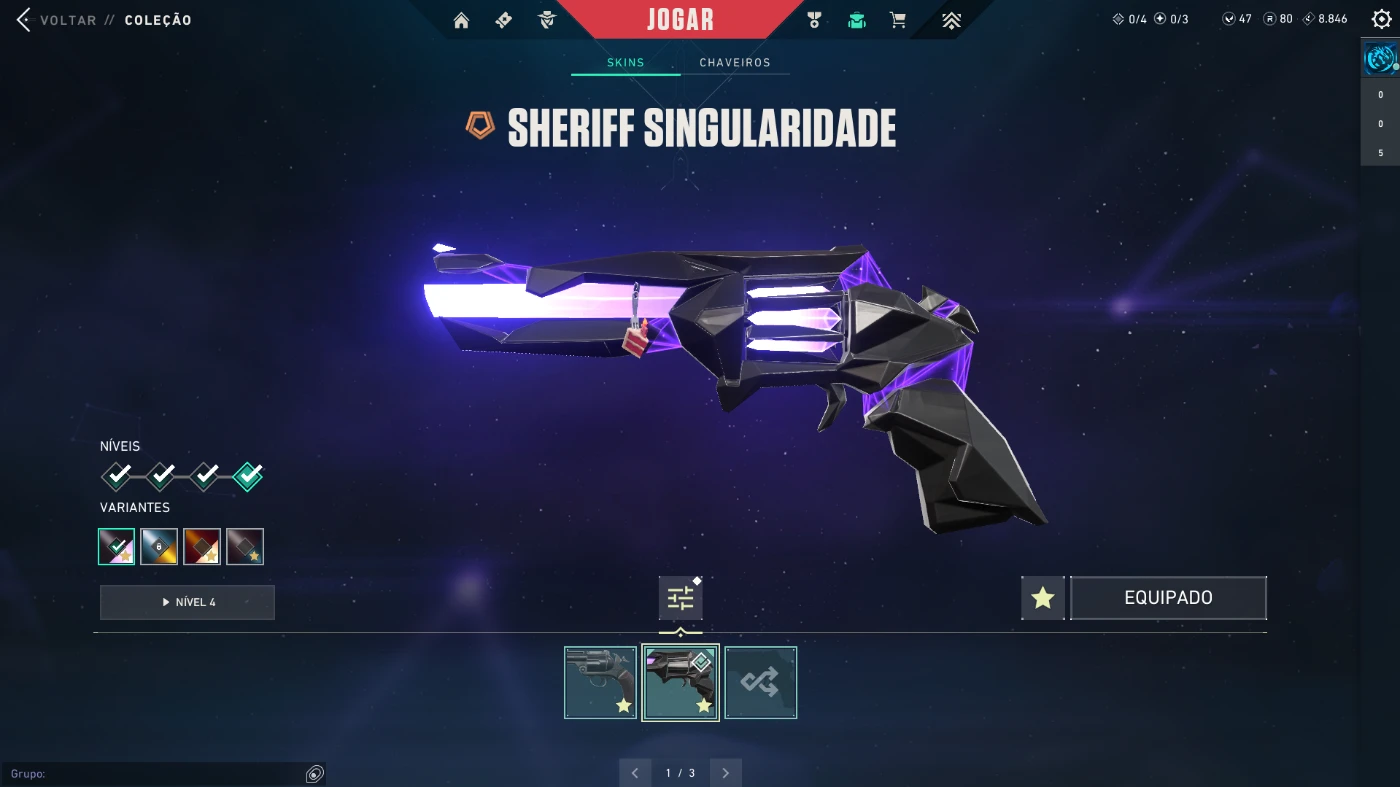Choose the red-orange variant swatch
The width and height of the screenshot is (1400, 787).
[202, 547]
